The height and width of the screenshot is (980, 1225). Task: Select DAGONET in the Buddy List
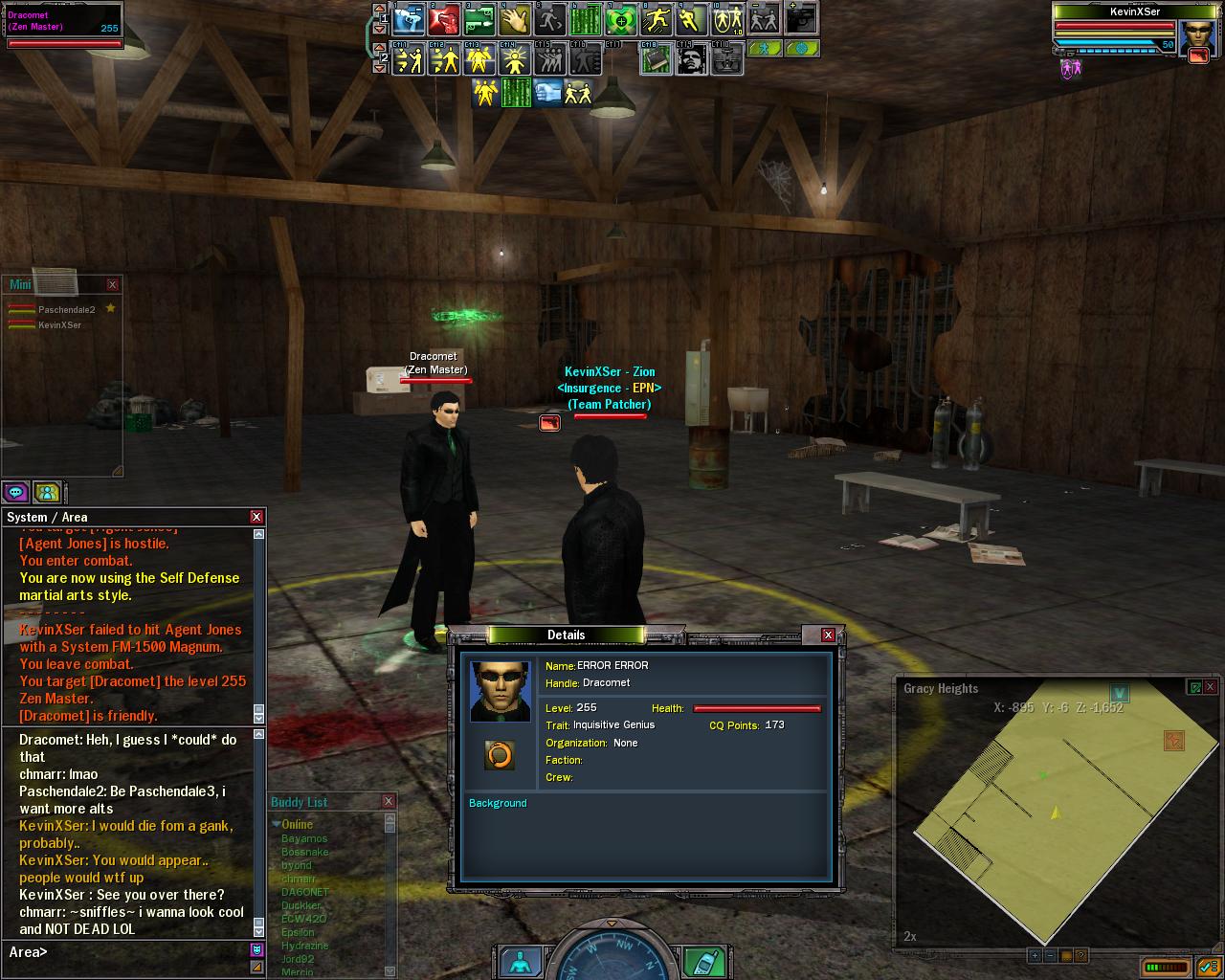305,892
